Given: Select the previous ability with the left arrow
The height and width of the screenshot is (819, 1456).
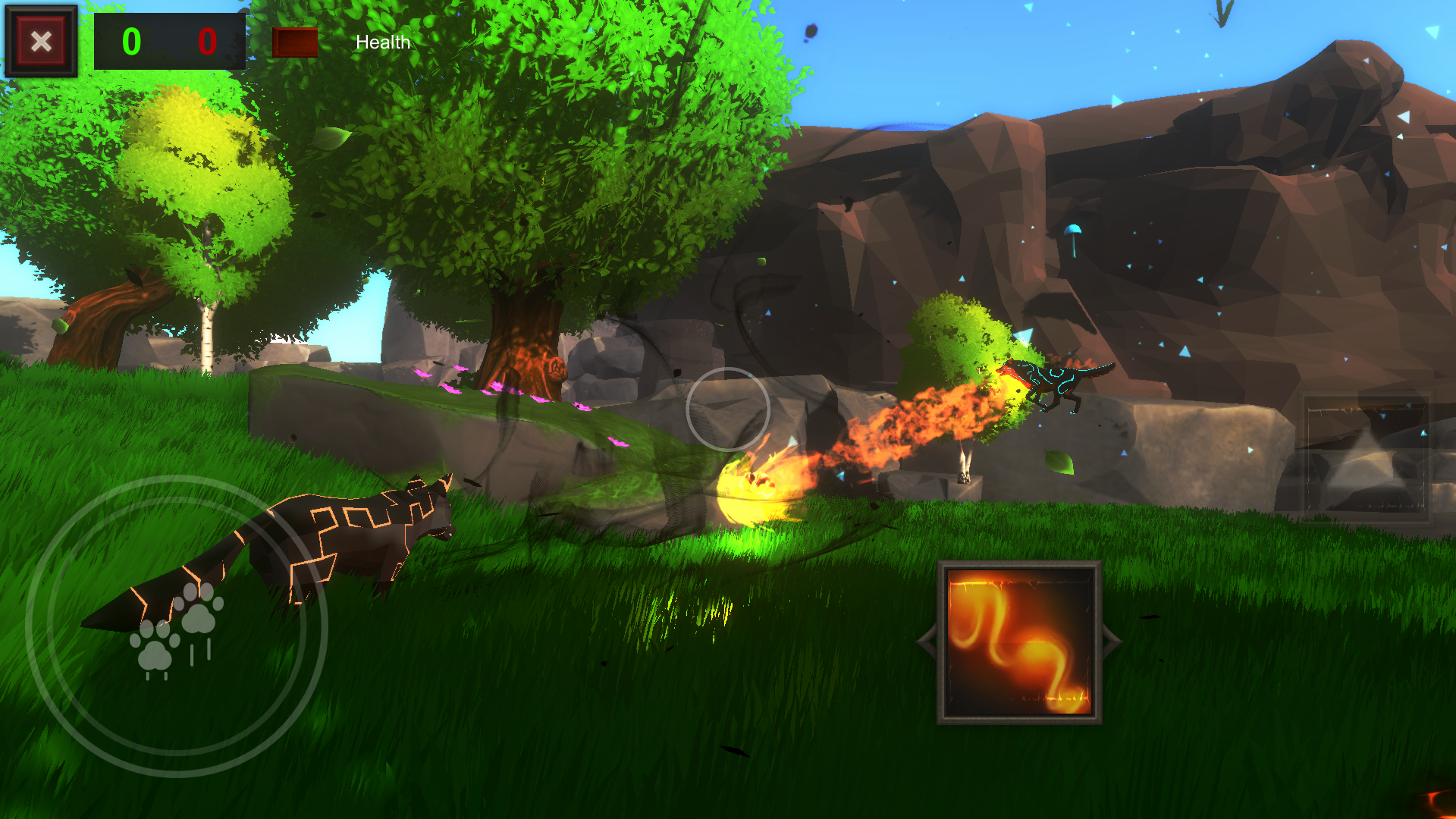Looking at the screenshot, I should pyautogui.click(x=927, y=642).
